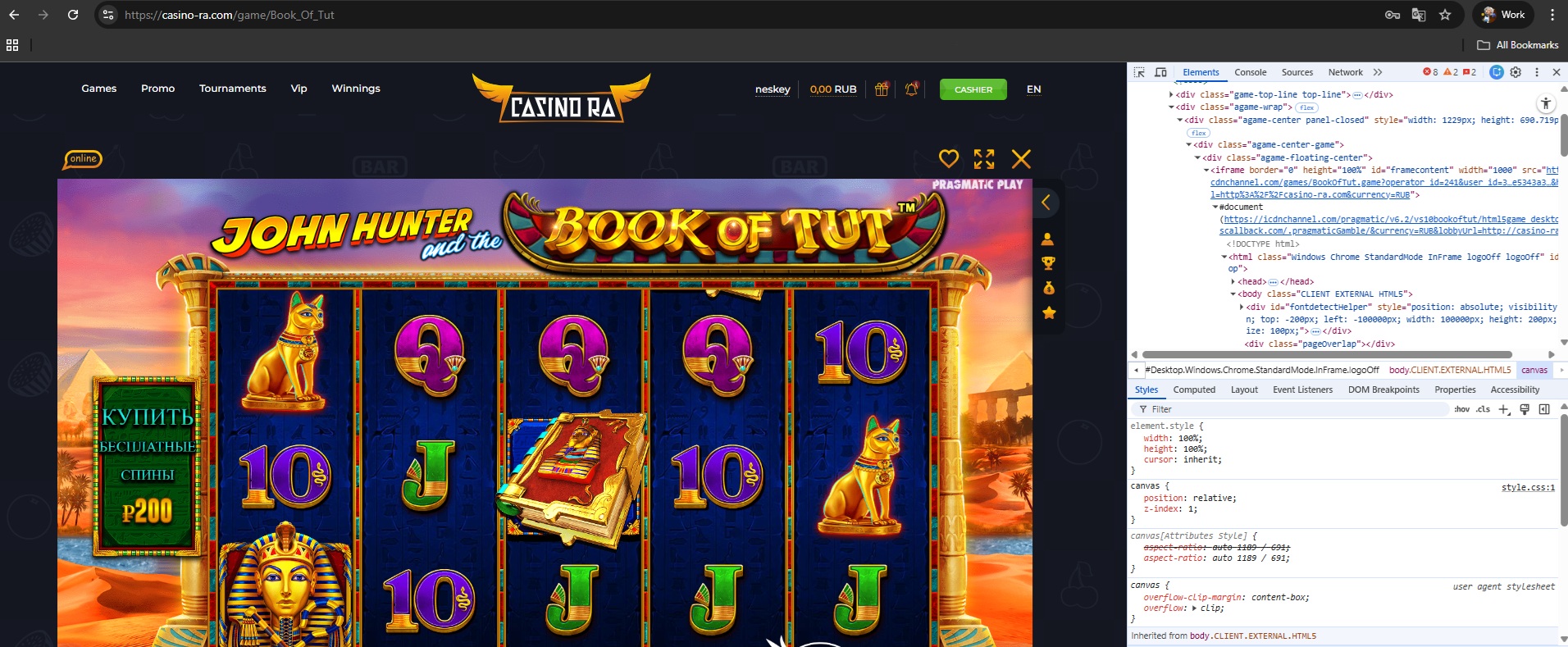Viewport: 1568px width, 647px height.
Task: Toggle the side panel arrow
Action: pos(1046,203)
